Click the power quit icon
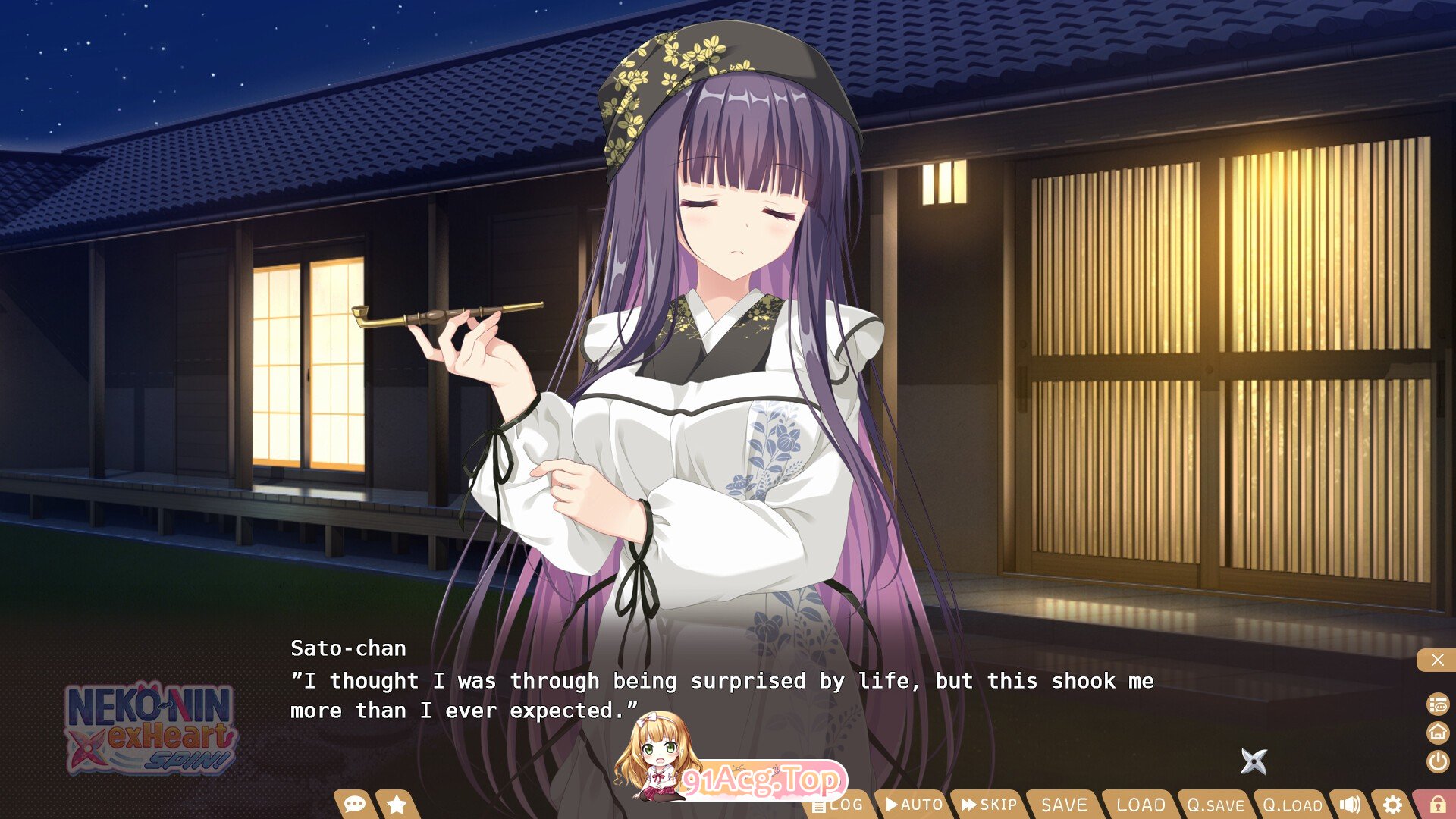1456x819 pixels. coord(1438,761)
